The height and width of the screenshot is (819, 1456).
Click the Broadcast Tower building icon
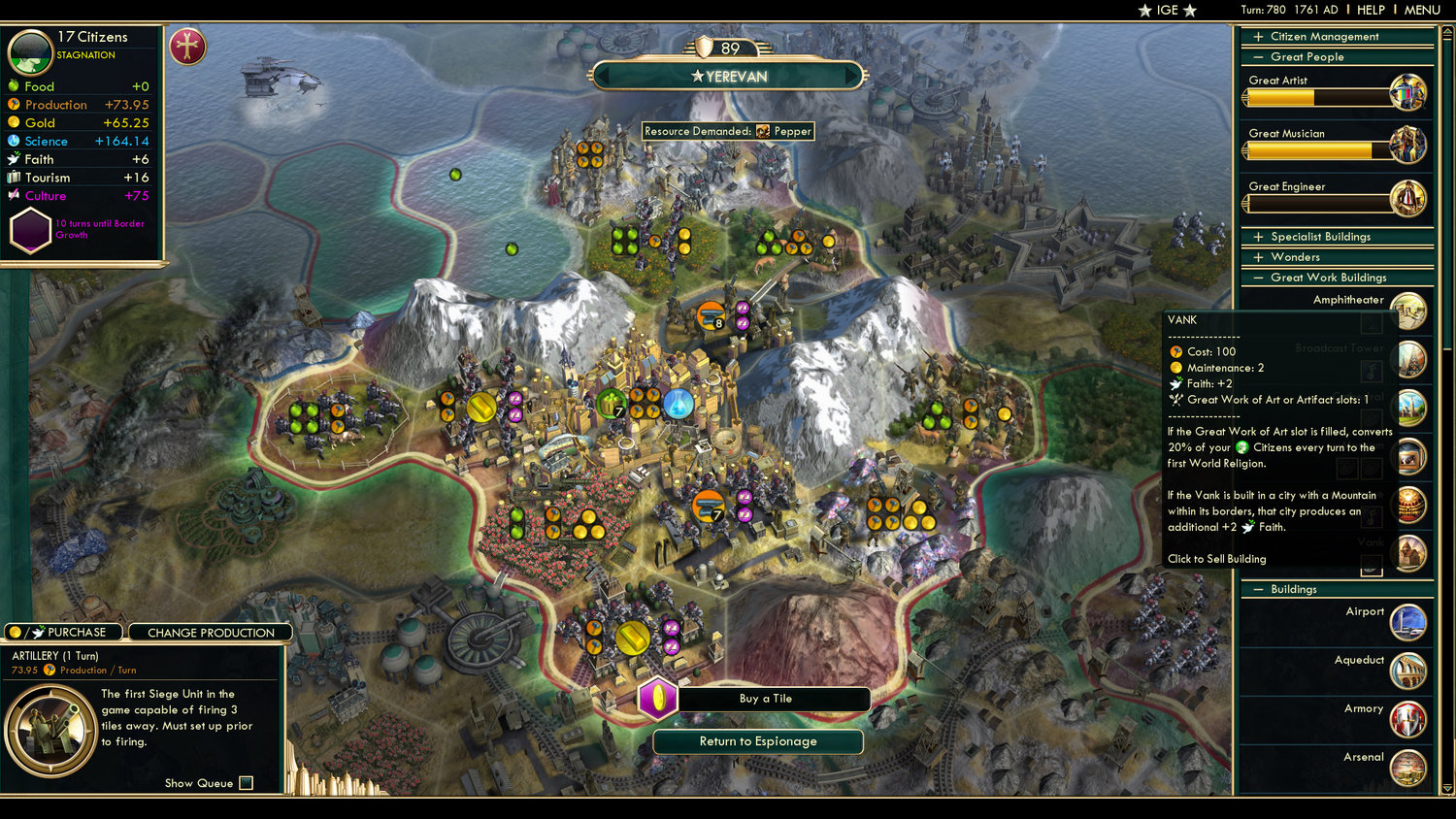click(1410, 359)
